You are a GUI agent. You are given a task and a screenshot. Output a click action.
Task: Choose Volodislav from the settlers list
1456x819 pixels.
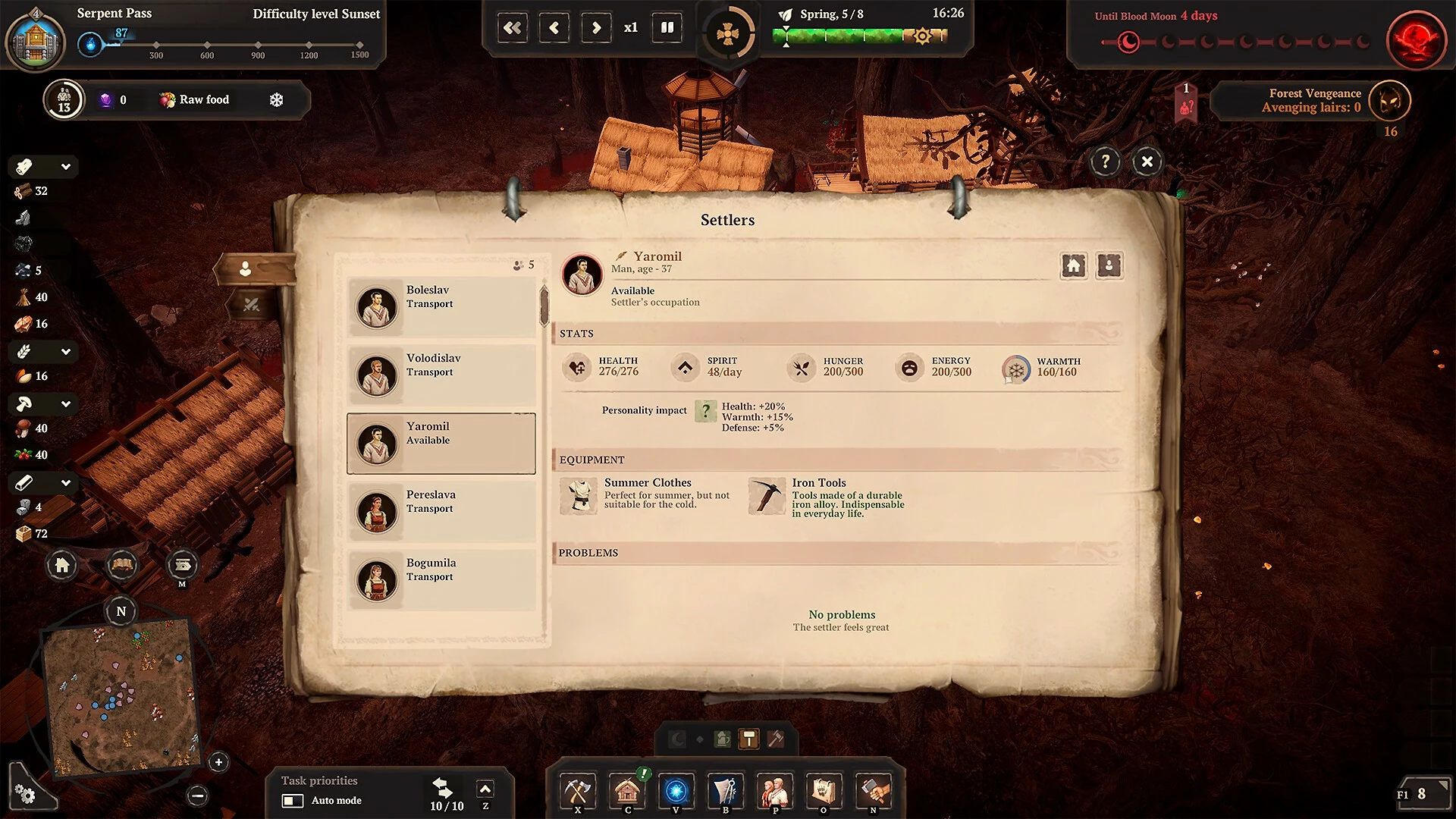point(441,375)
